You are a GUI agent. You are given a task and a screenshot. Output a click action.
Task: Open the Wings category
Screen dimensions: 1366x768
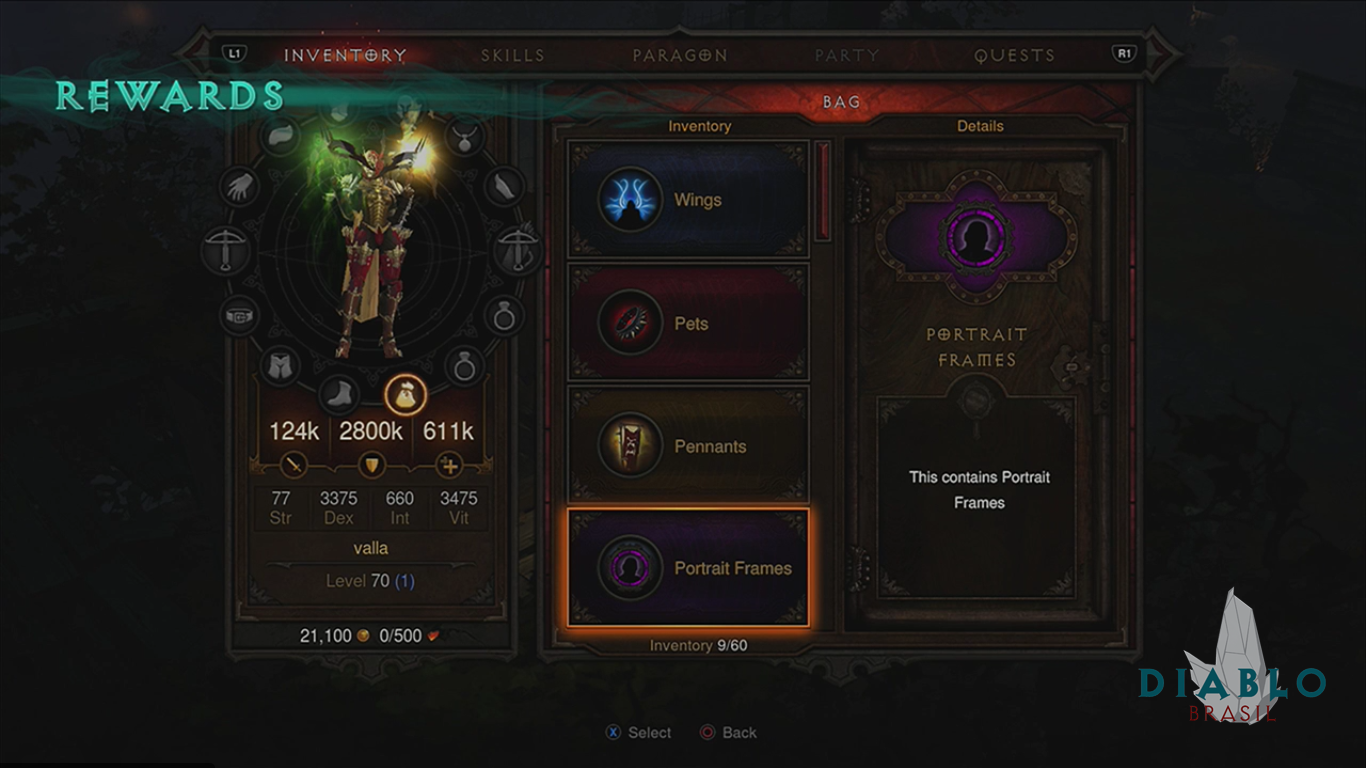[688, 200]
